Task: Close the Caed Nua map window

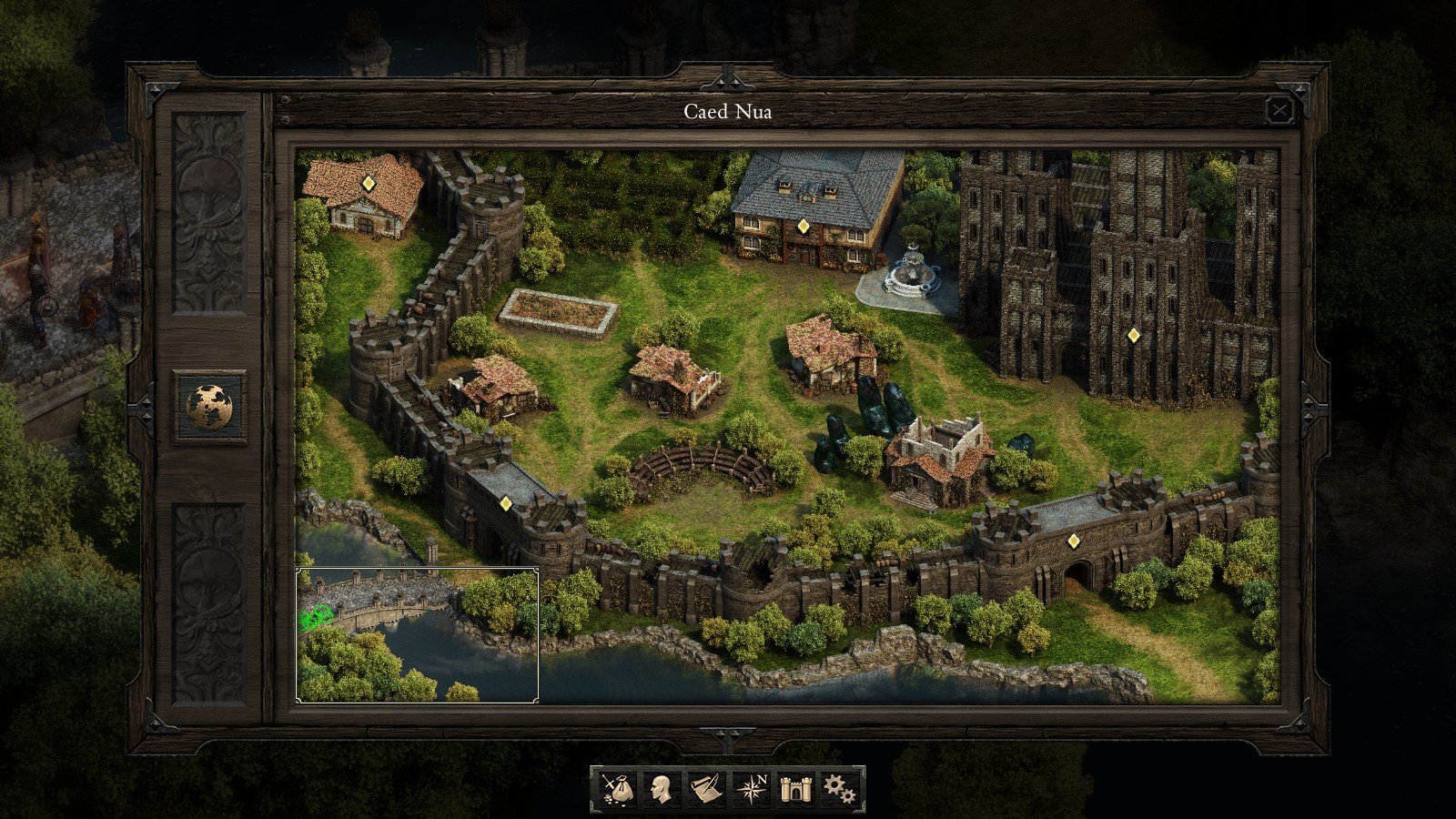Action: [x=1281, y=110]
